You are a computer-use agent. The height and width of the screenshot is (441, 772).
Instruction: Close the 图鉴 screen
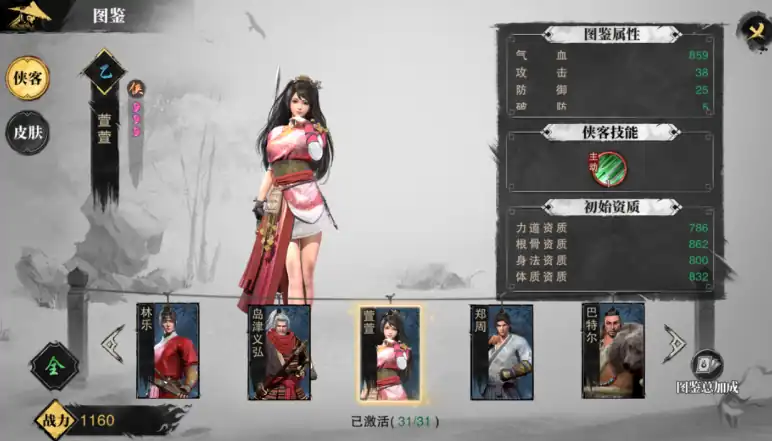[x=752, y=29]
